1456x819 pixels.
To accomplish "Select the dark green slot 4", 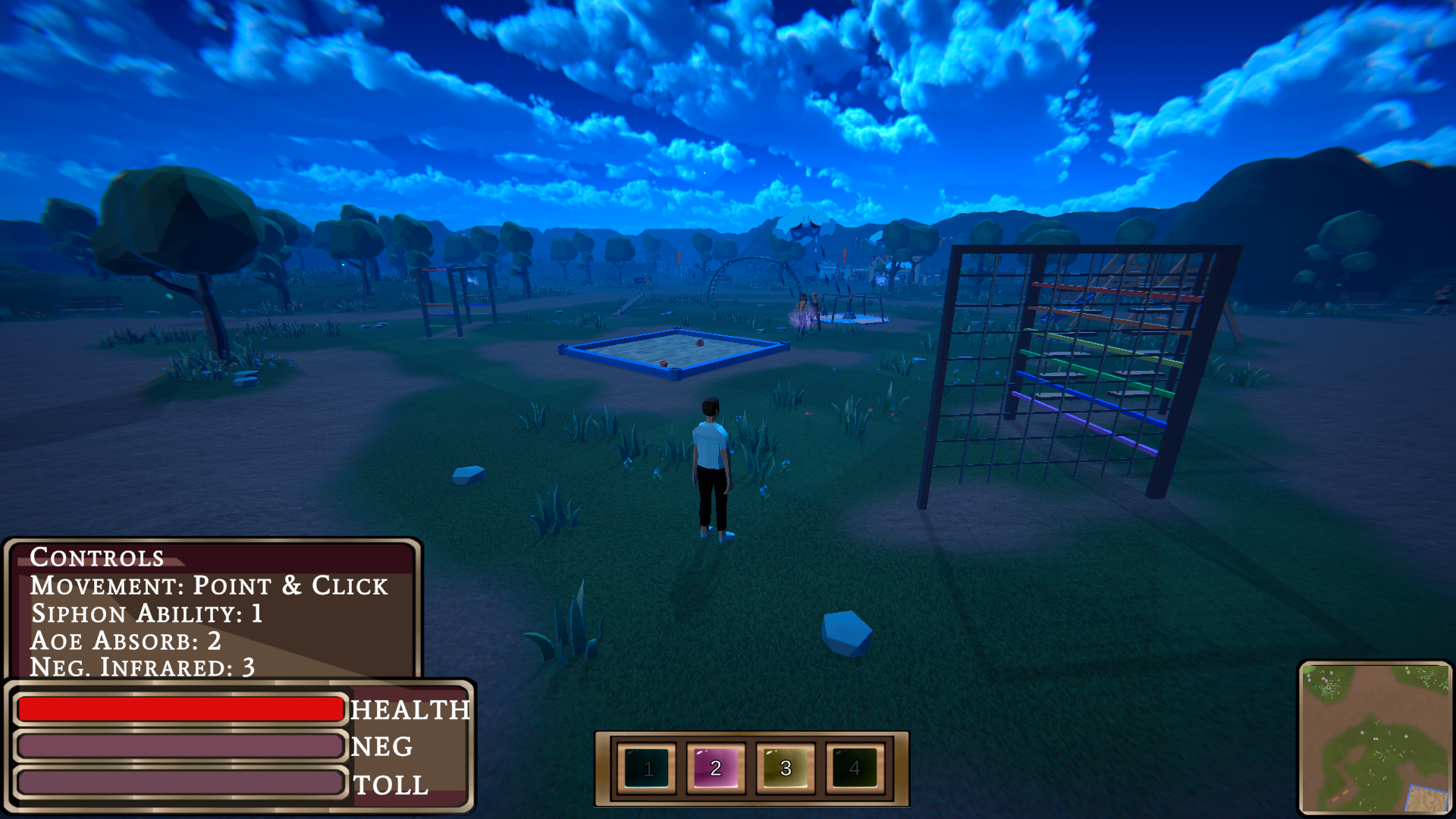I will [x=855, y=768].
